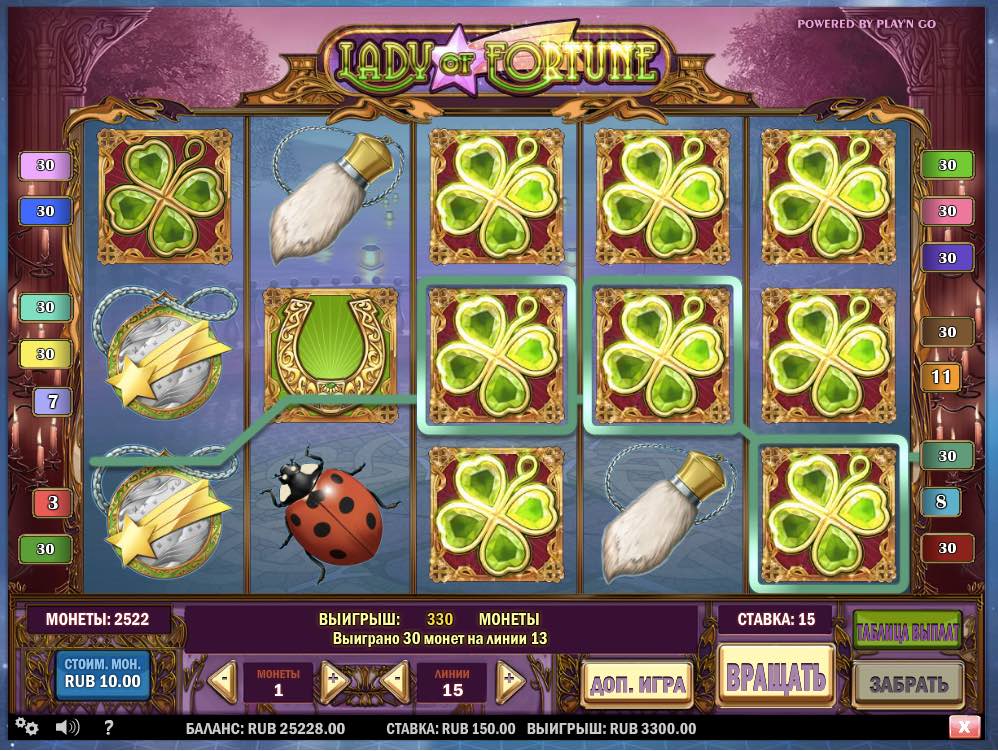This screenshot has width=998, height=751.
Task: Select payline marker number 7
Action: (52, 401)
